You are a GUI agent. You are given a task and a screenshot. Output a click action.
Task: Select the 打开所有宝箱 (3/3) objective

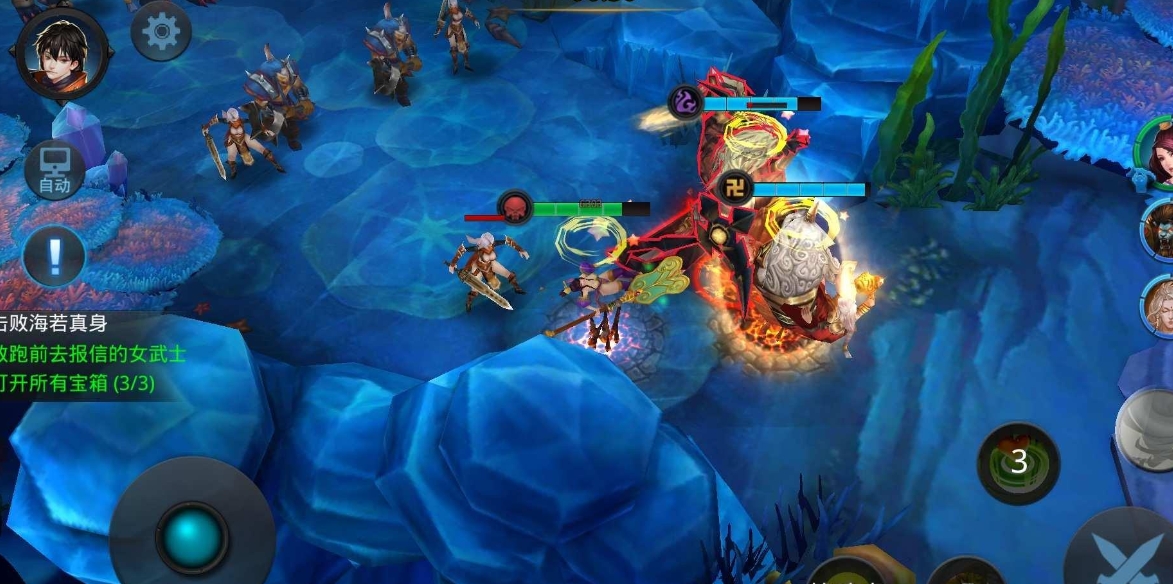pos(78,384)
